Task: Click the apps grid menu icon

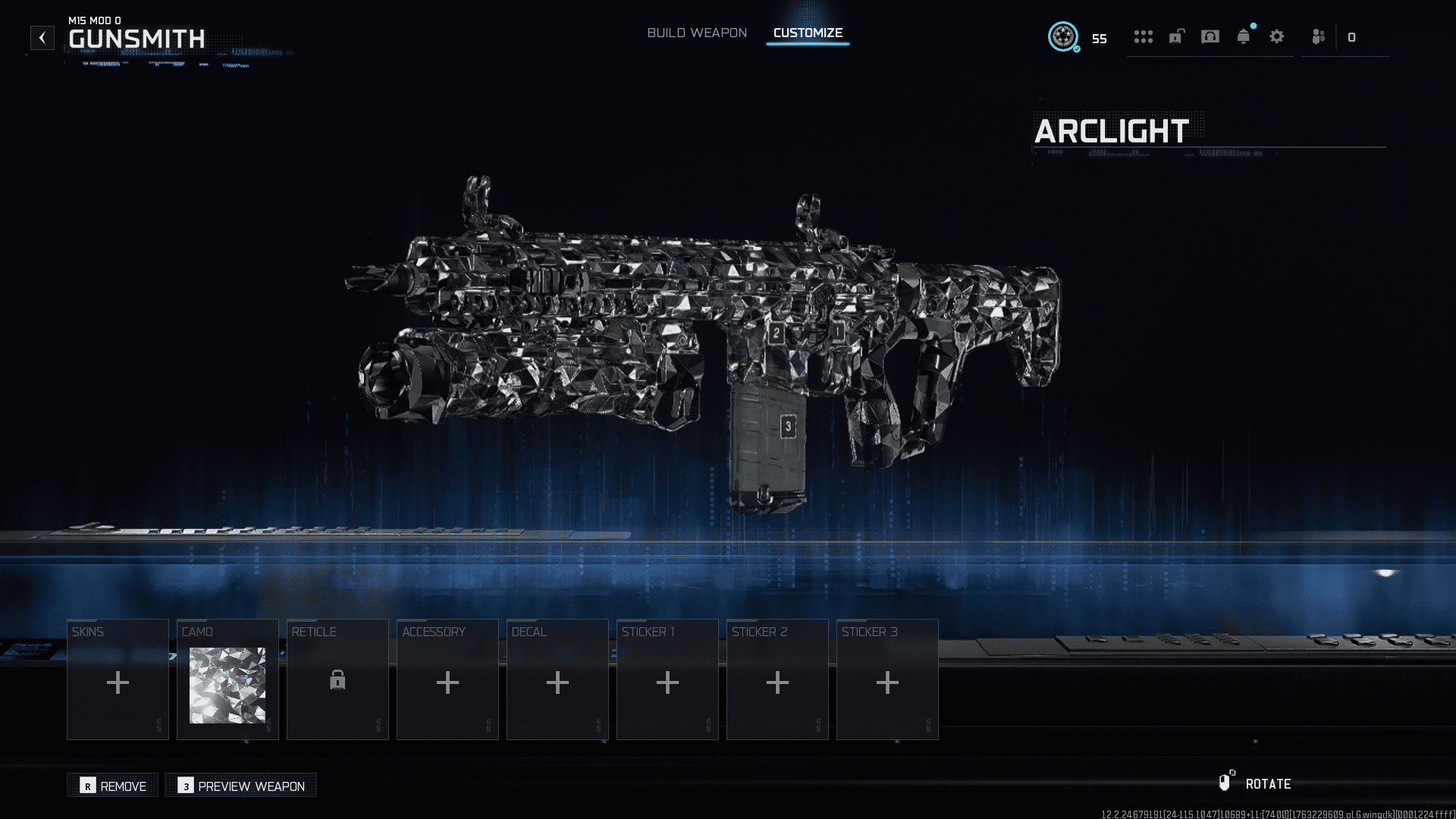Action: 1144,37
